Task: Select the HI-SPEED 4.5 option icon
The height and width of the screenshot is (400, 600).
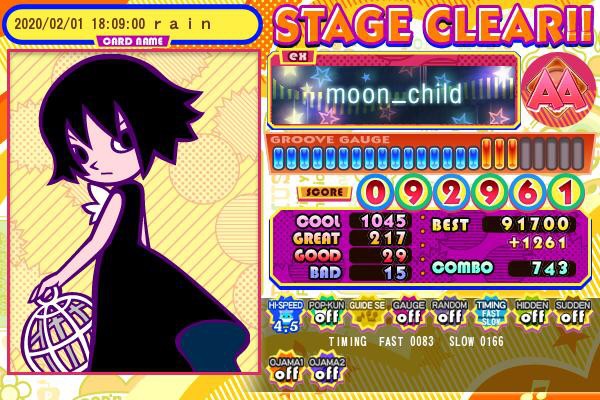Action: (285, 314)
